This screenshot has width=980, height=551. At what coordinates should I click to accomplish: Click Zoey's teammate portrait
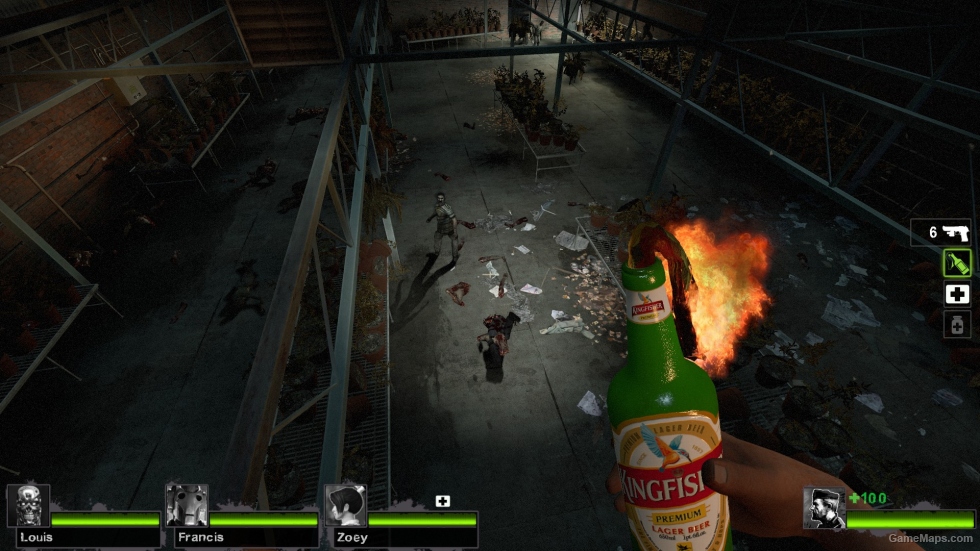[x=345, y=506]
